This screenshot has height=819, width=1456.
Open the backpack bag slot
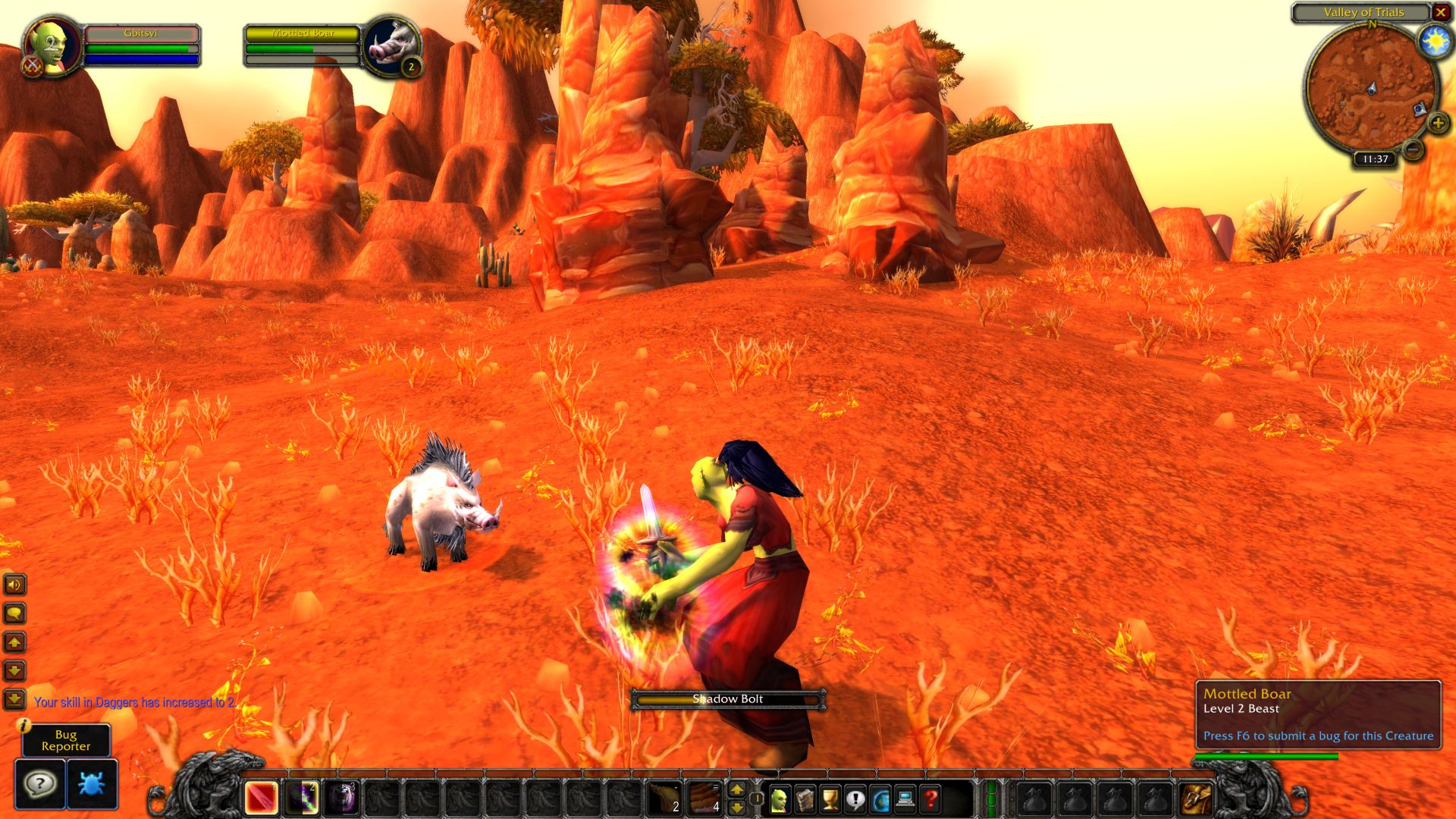(x=1197, y=799)
